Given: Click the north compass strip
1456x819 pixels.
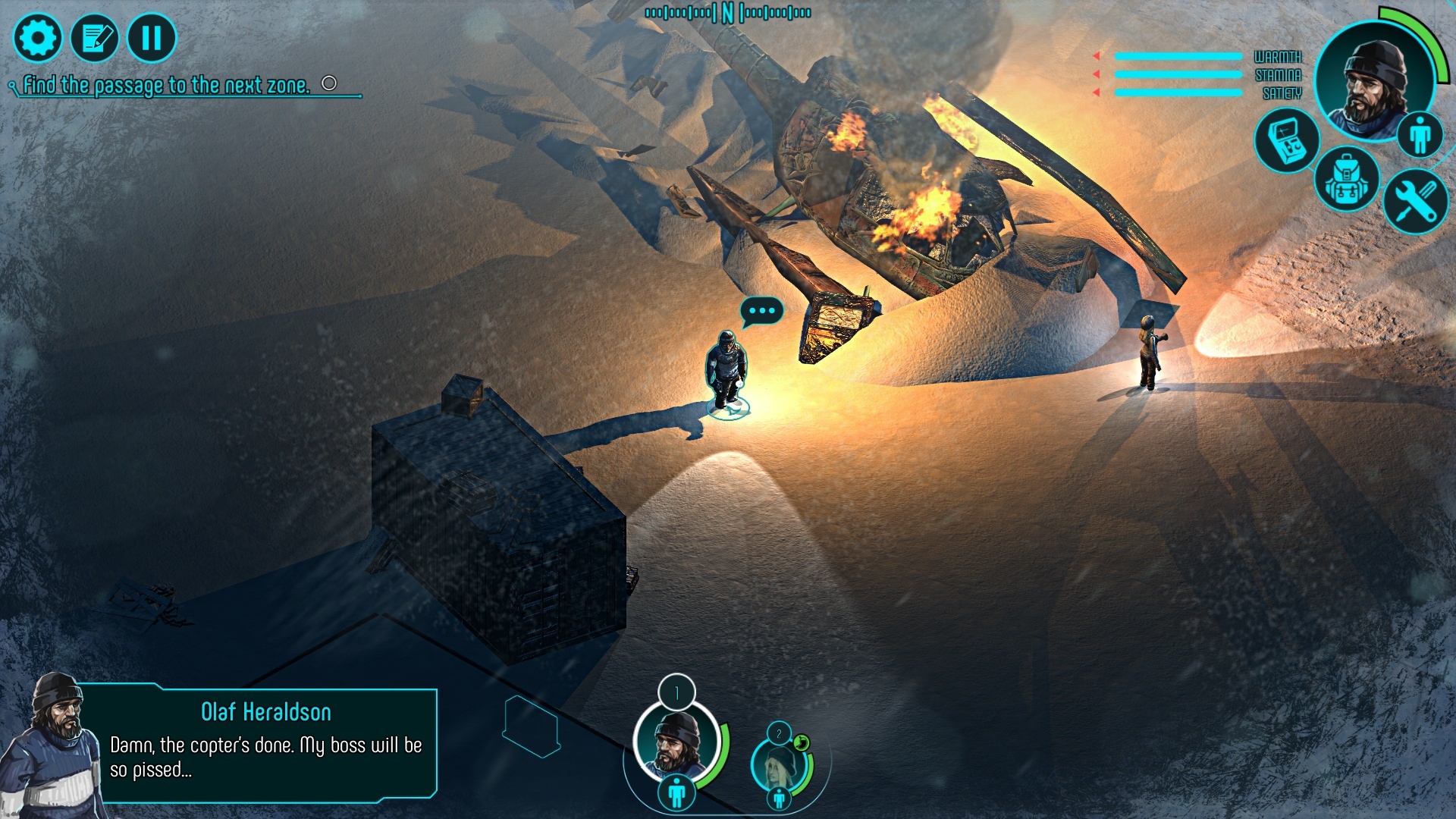Looking at the screenshot, I should 728,13.
